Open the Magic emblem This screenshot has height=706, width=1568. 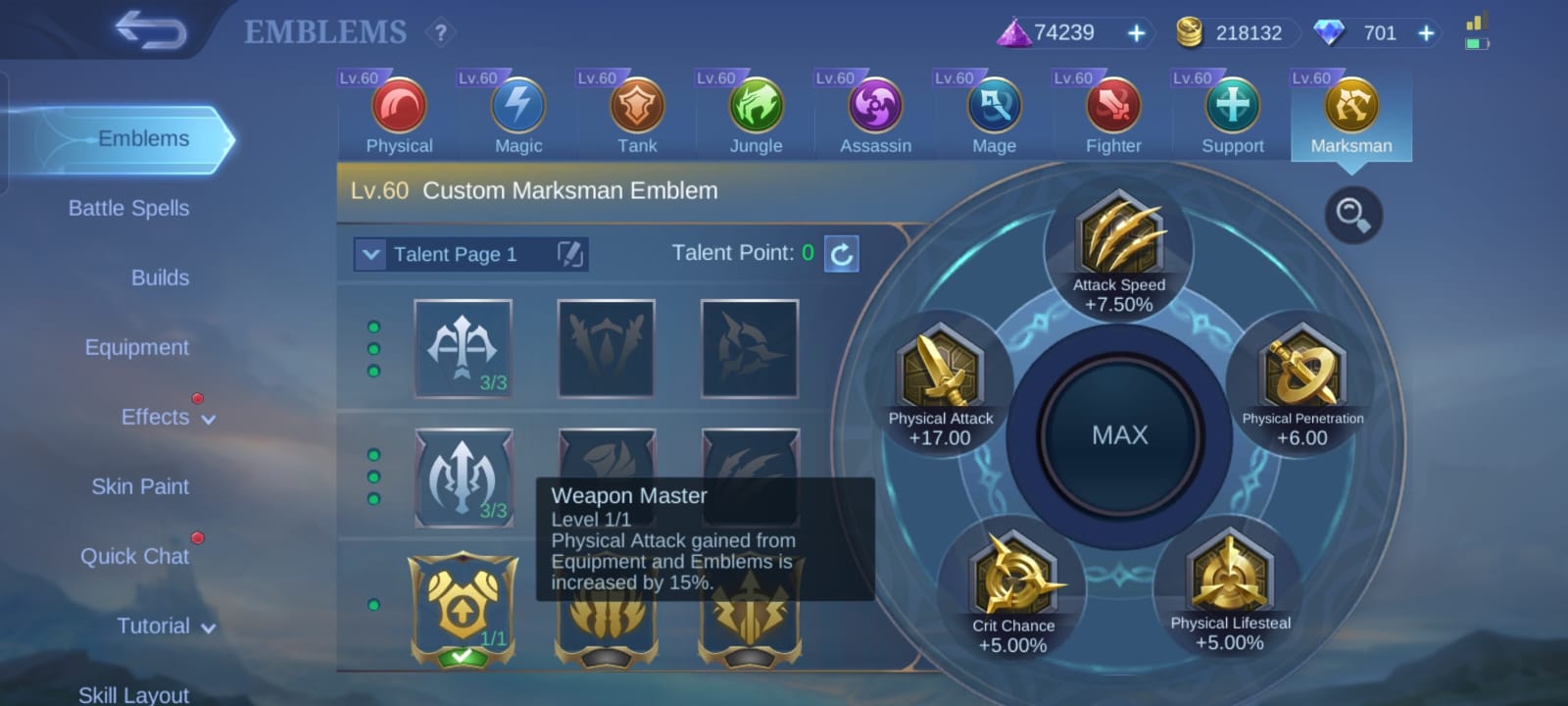[517, 110]
